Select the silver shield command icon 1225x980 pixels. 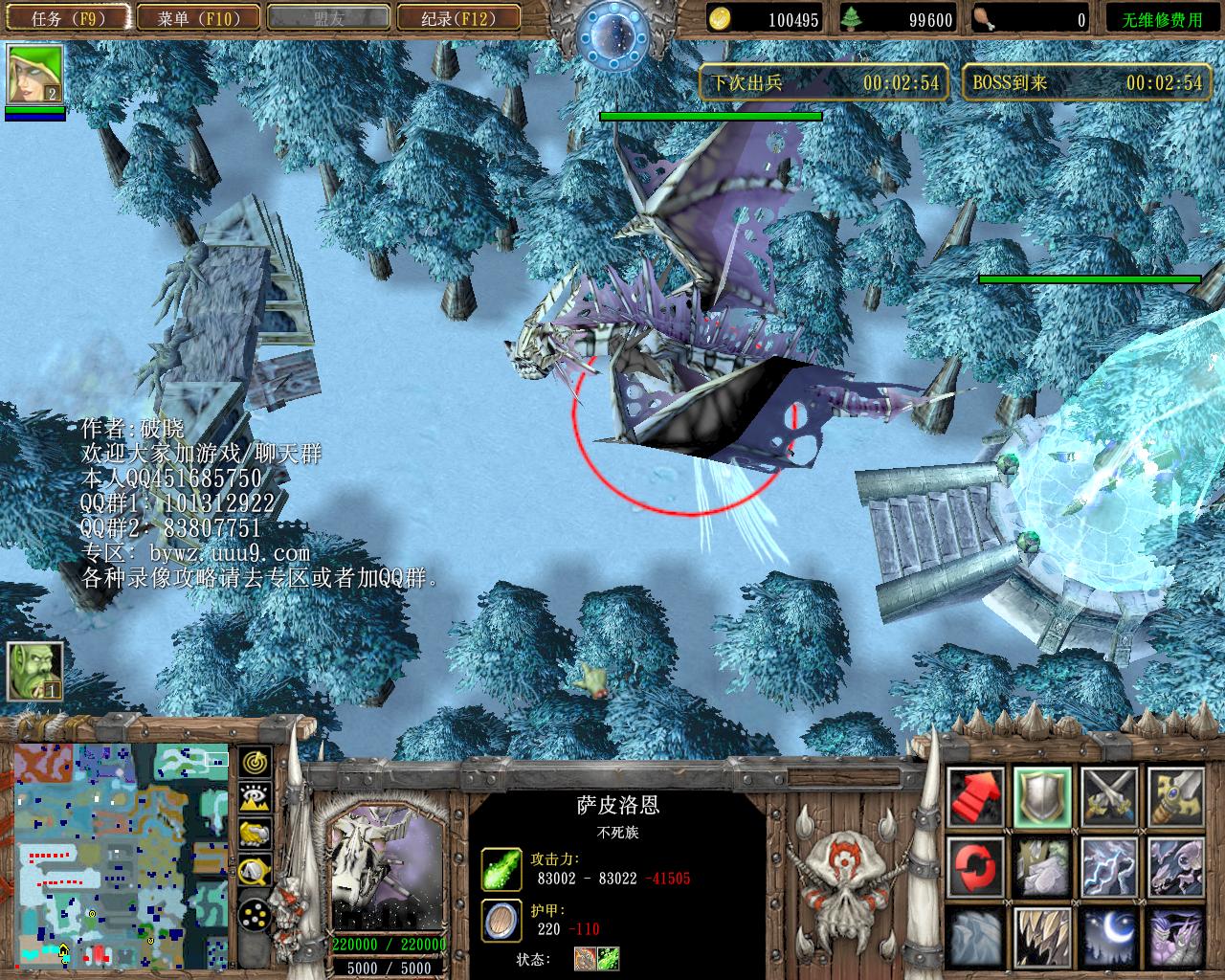[1042, 797]
